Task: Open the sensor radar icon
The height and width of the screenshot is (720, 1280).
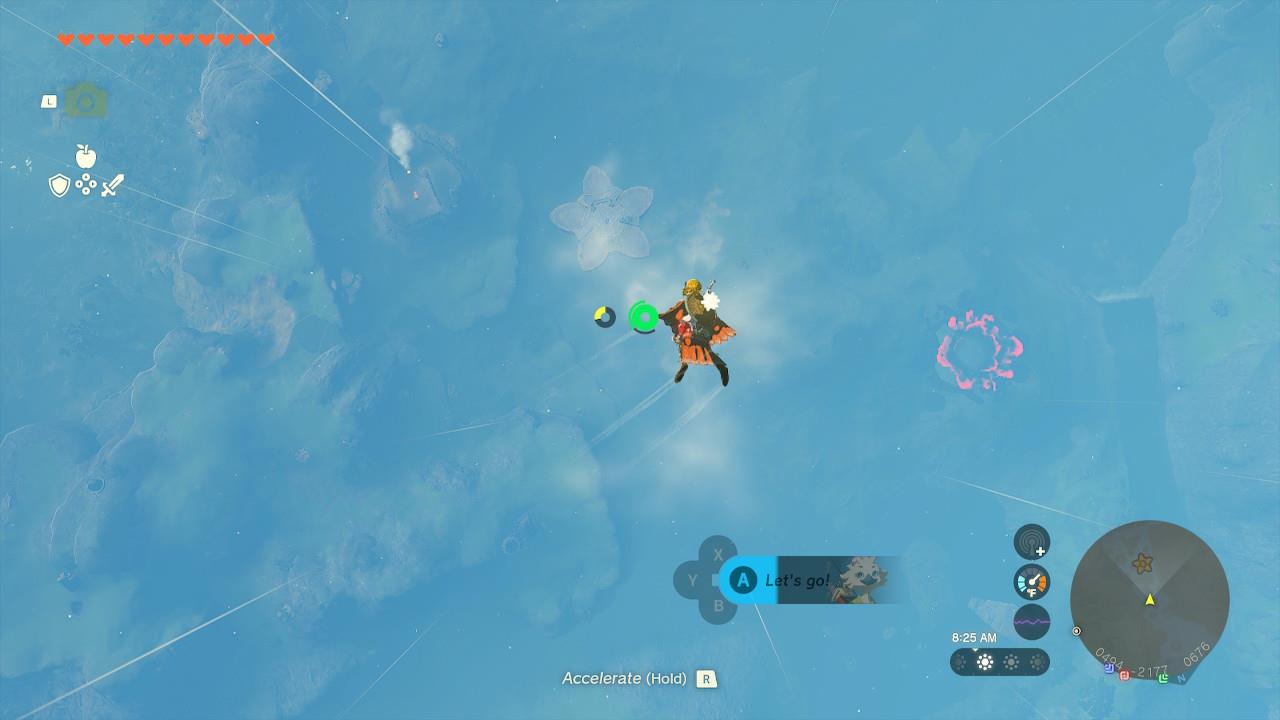Action: click(1032, 543)
